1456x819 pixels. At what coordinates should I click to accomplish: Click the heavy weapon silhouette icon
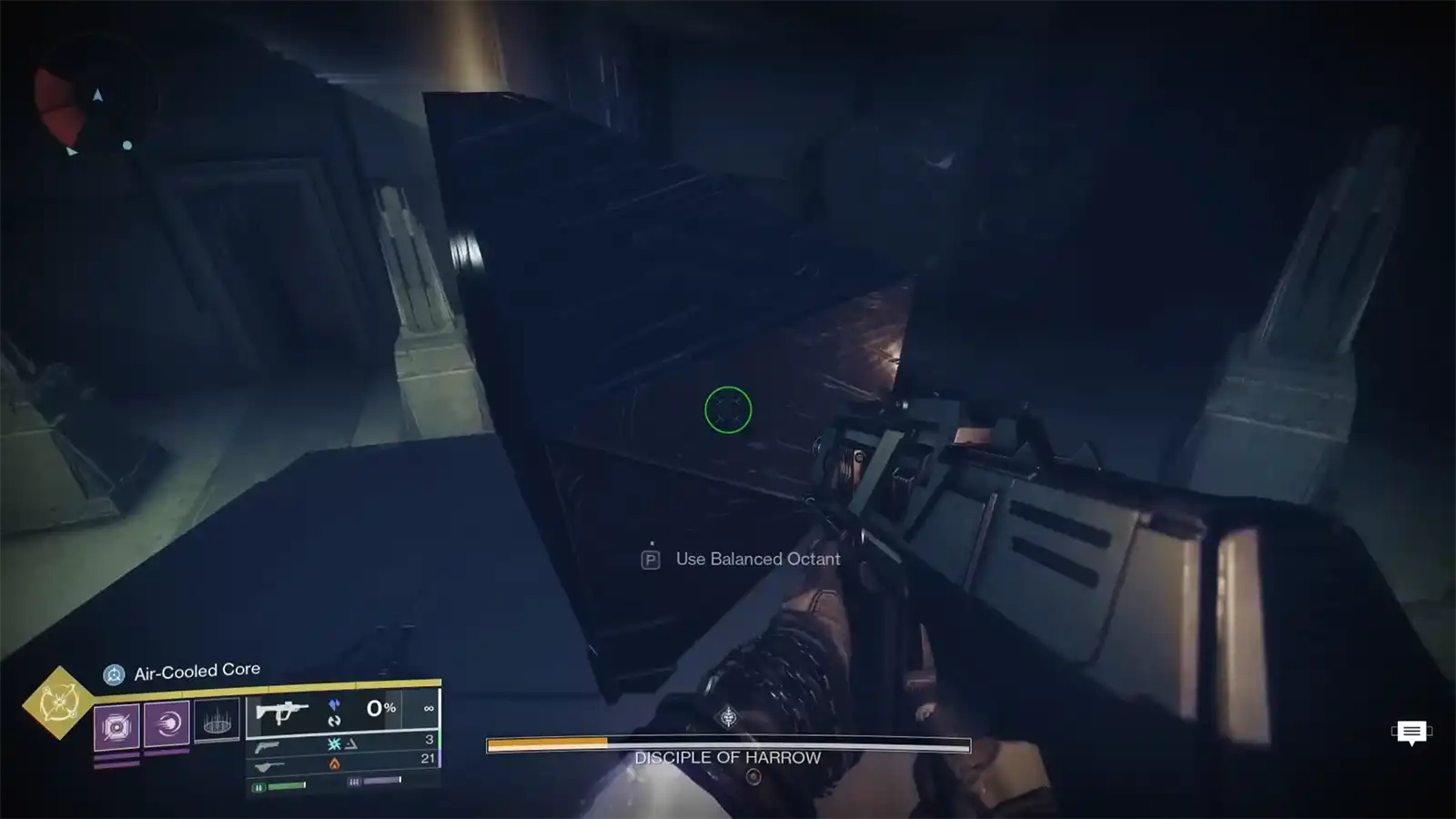[271, 765]
